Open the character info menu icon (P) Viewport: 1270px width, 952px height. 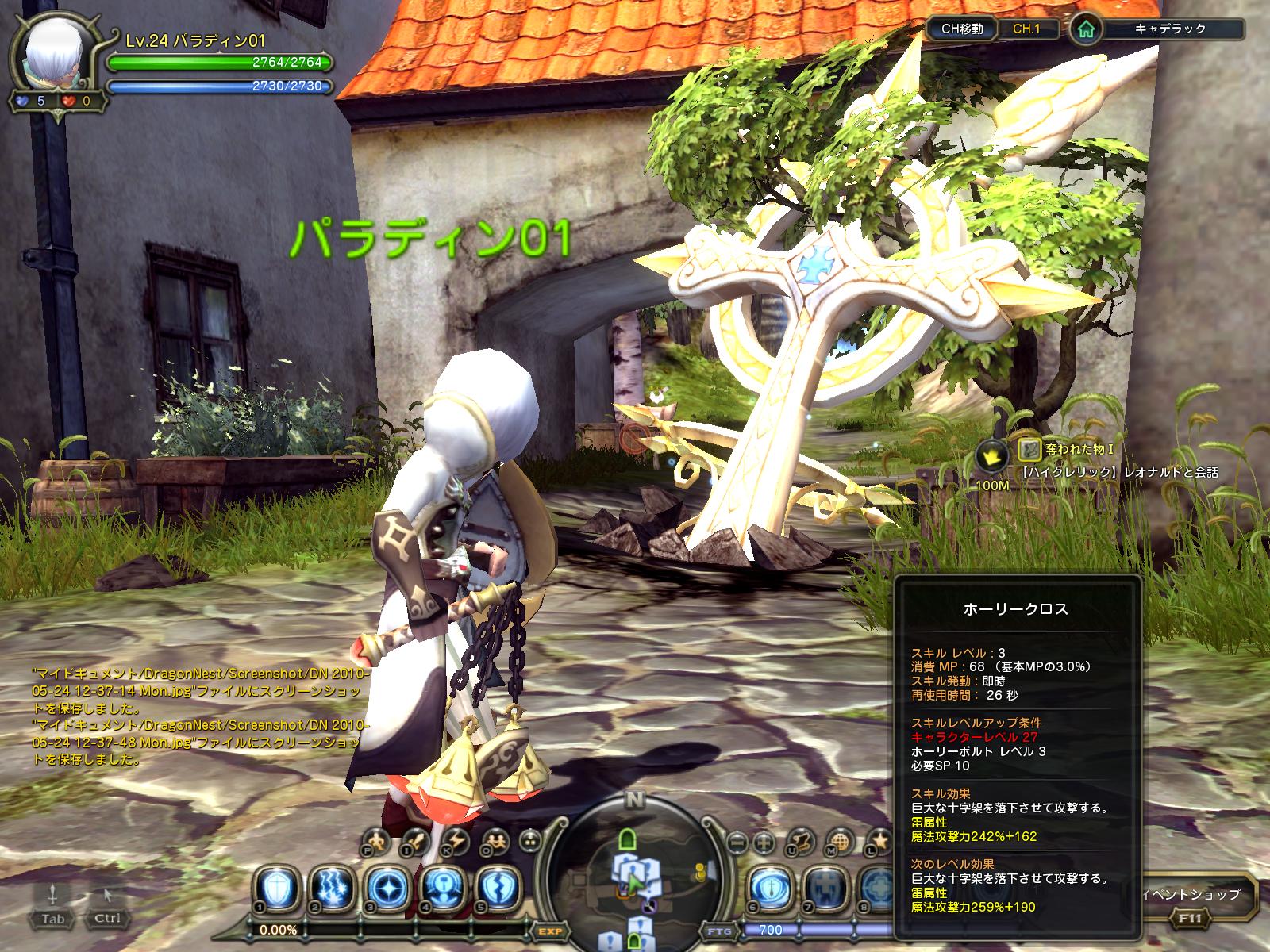point(378,839)
